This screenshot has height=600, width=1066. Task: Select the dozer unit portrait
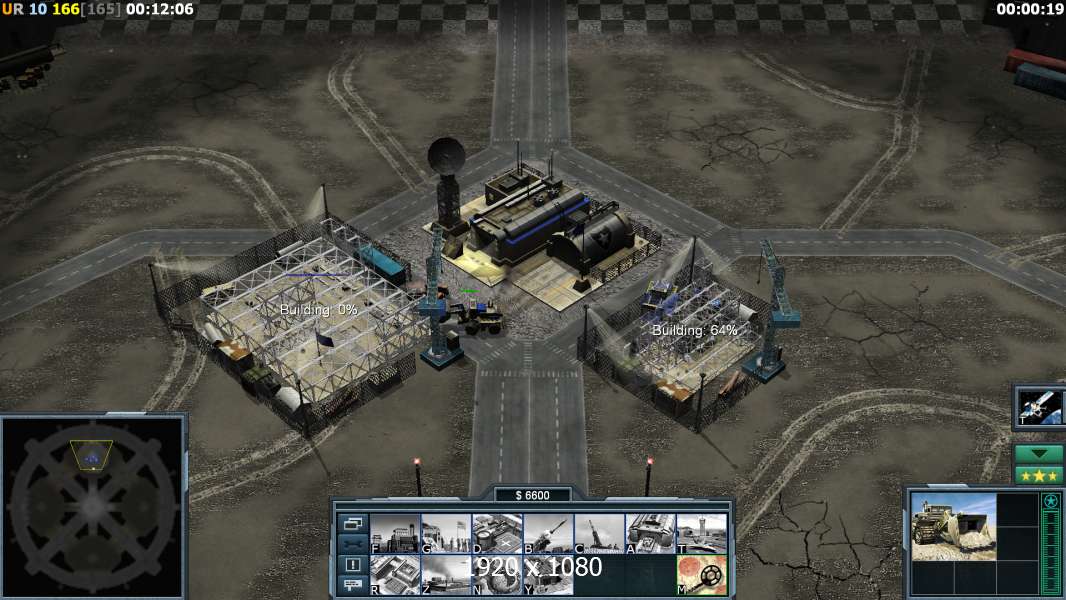pos(953,526)
